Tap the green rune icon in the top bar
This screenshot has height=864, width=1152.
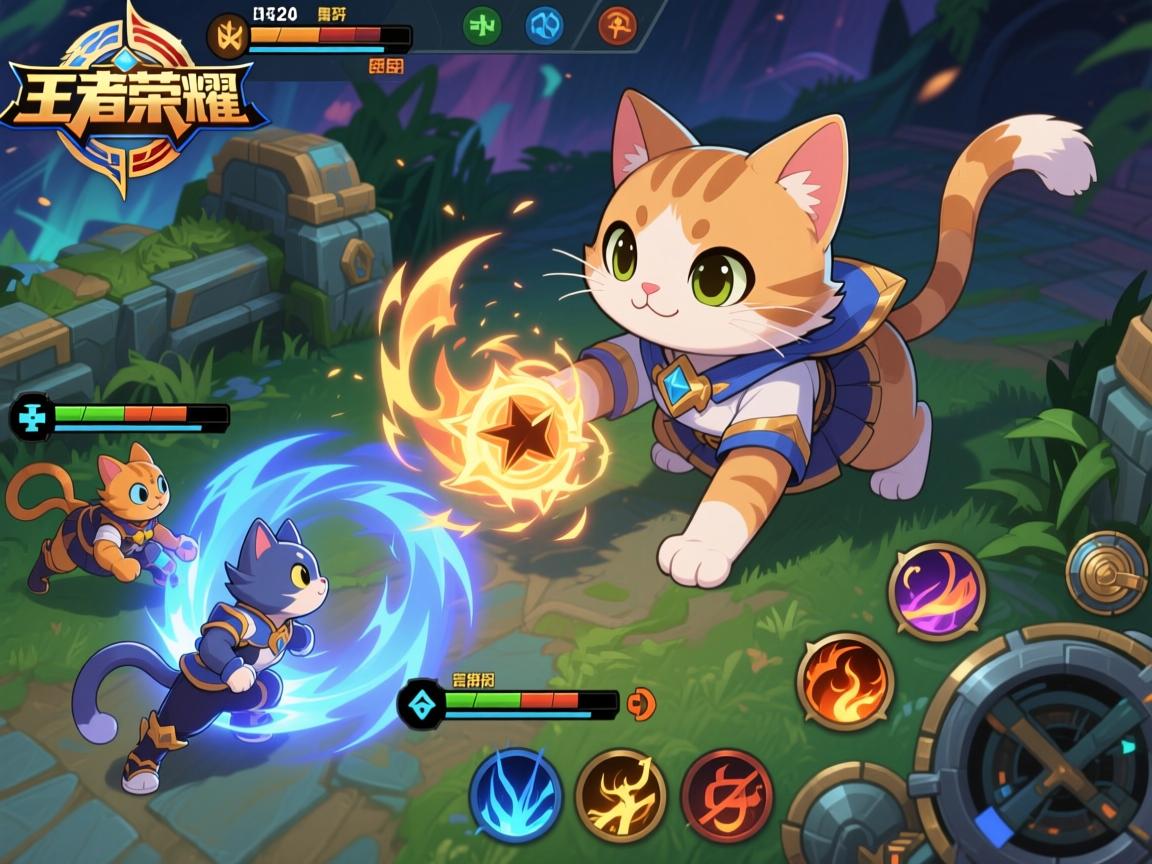(485, 26)
